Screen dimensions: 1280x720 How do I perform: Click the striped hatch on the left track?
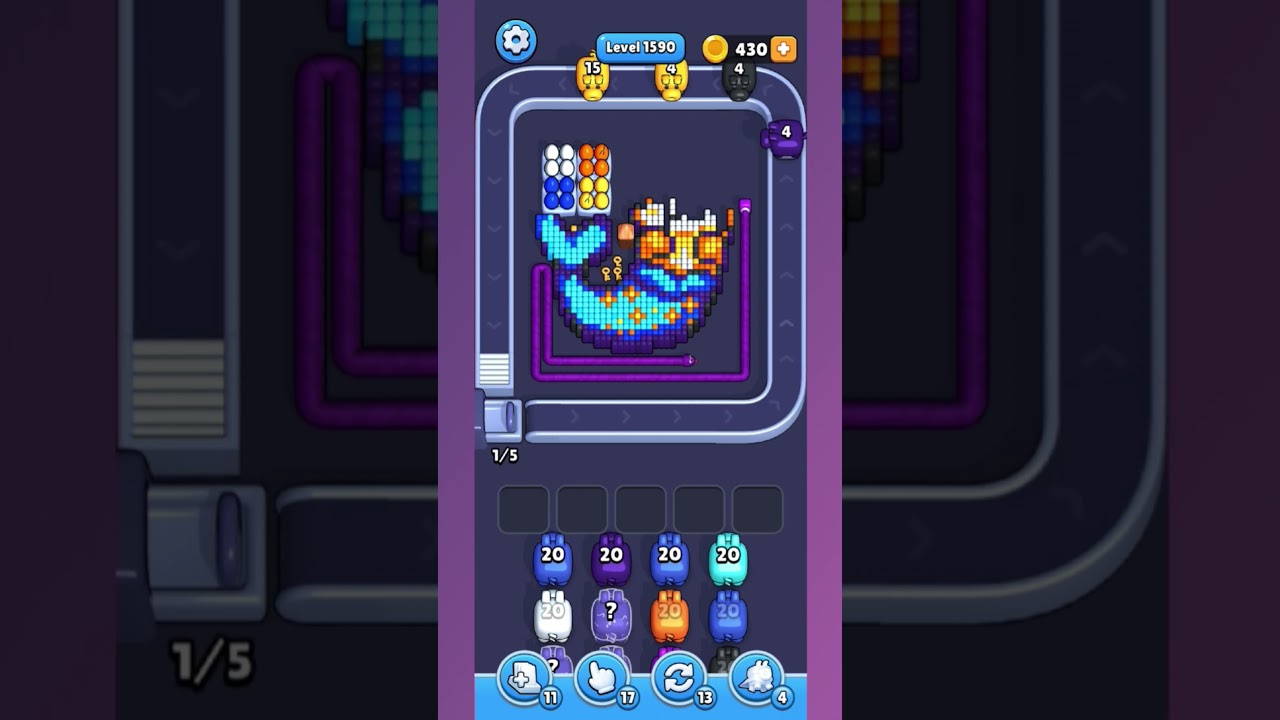point(493,367)
